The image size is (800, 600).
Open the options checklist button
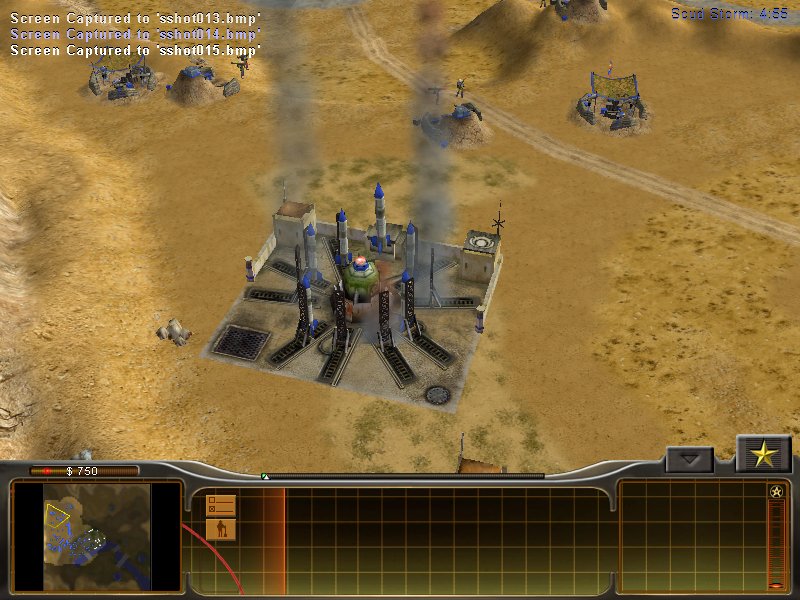coord(221,504)
